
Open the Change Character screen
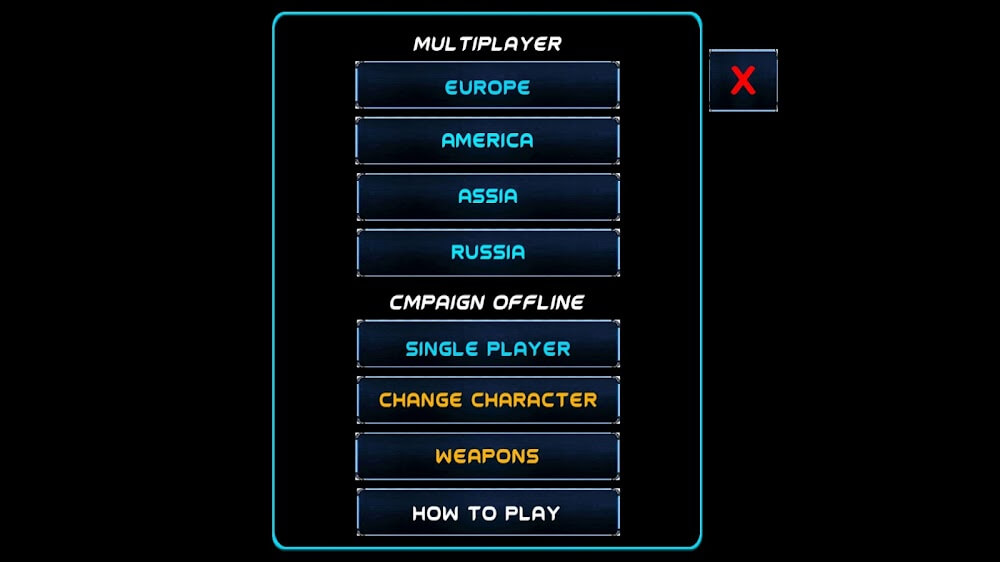pyautogui.click(x=487, y=400)
